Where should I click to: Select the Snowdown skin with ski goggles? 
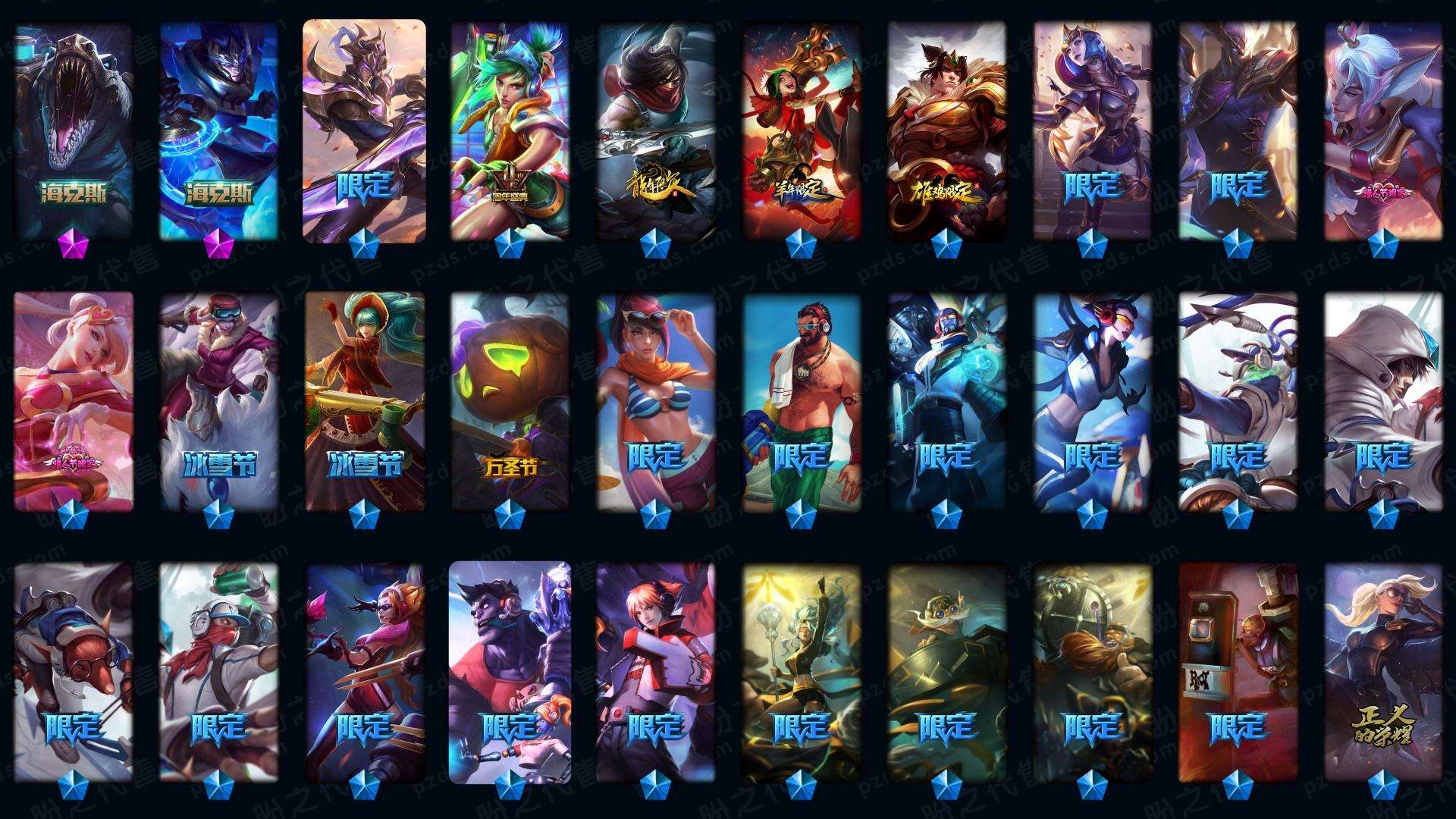pyautogui.click(x=219, y=400)
